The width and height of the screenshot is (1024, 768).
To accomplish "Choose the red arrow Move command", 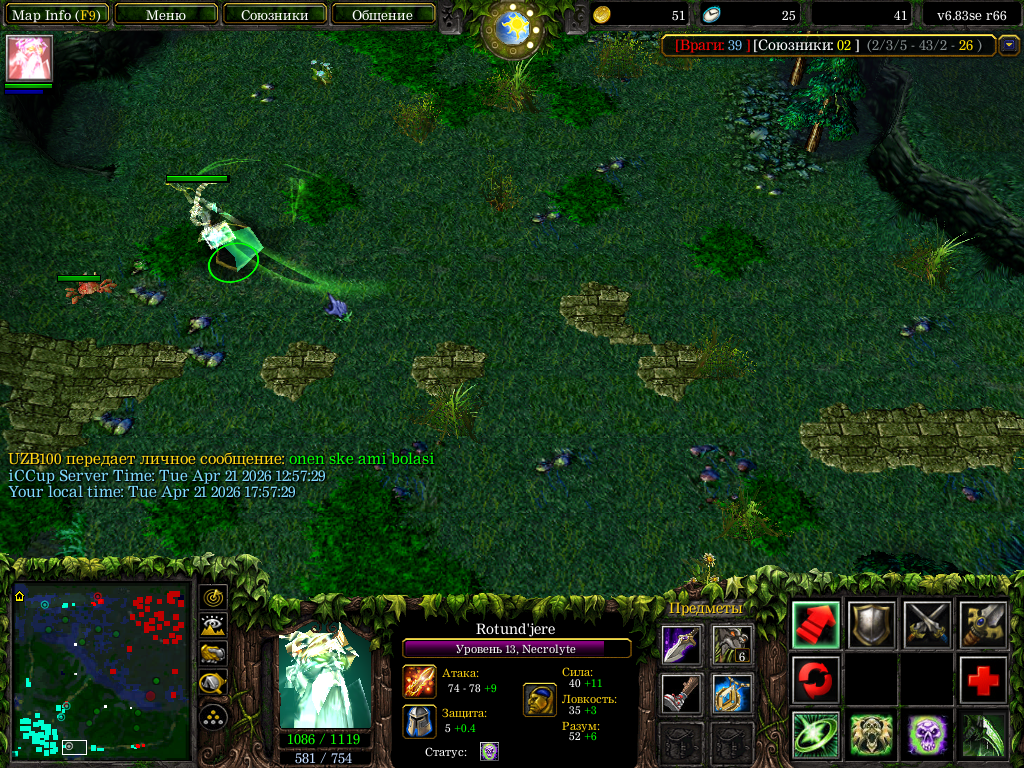I will tap(815, 625).
